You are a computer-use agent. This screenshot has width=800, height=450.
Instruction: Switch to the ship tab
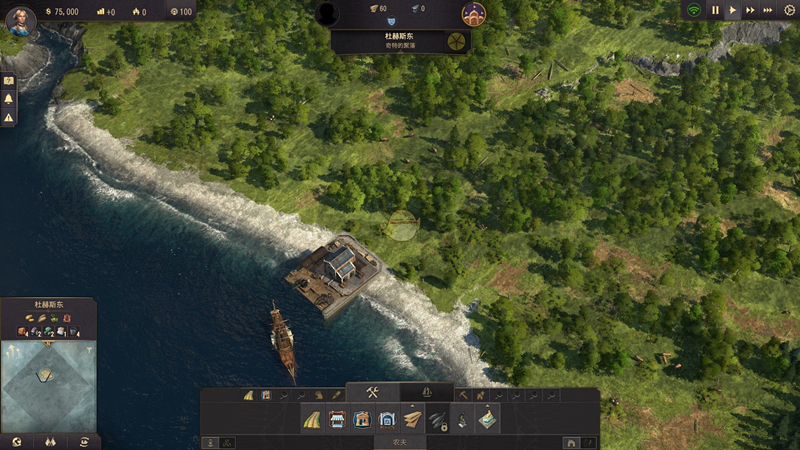[427, 392]
